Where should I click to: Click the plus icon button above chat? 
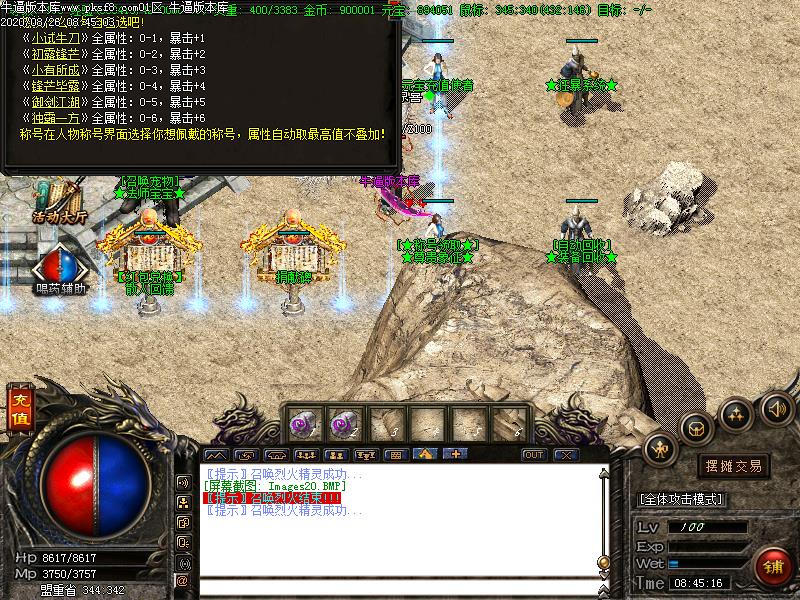tap(456, 455)
